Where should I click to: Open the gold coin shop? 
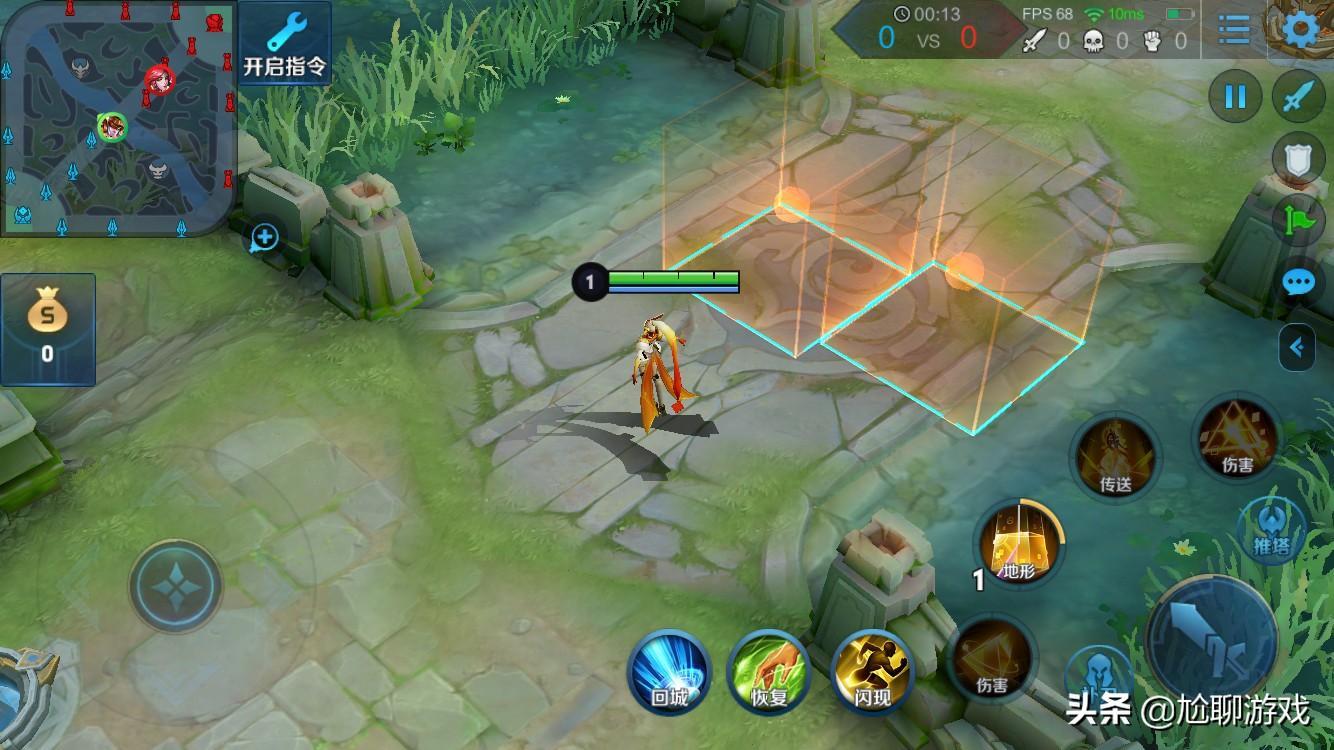tap(47, 328)
